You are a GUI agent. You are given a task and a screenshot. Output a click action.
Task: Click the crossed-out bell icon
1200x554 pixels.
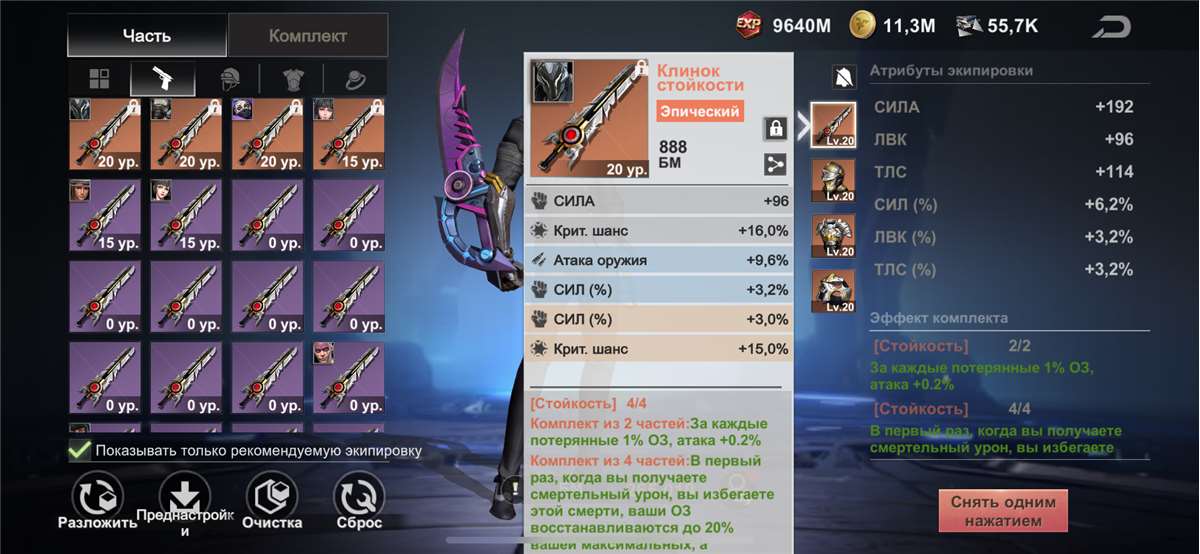844,76
